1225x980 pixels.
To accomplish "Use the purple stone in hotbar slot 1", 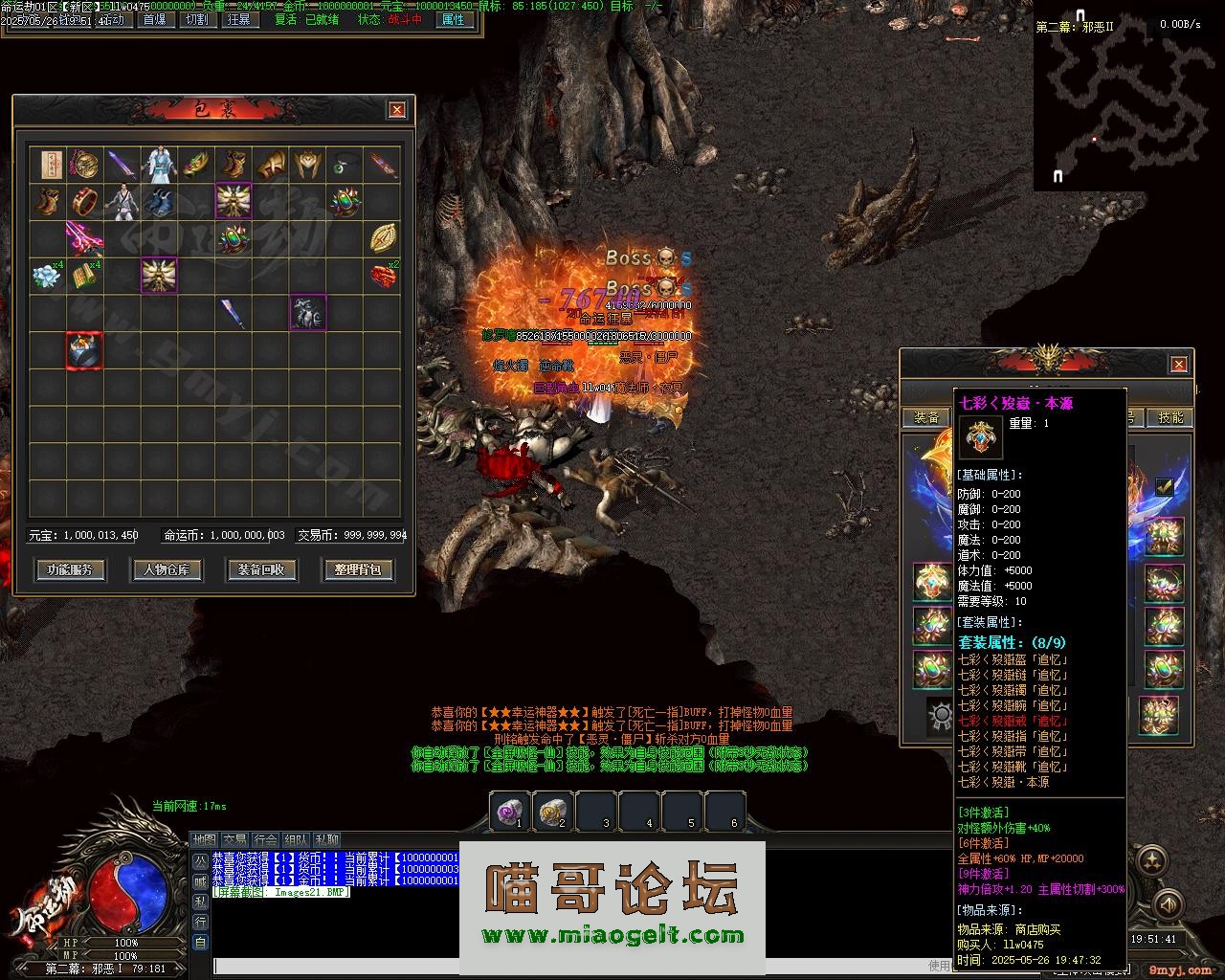I will tap(509, 813).
